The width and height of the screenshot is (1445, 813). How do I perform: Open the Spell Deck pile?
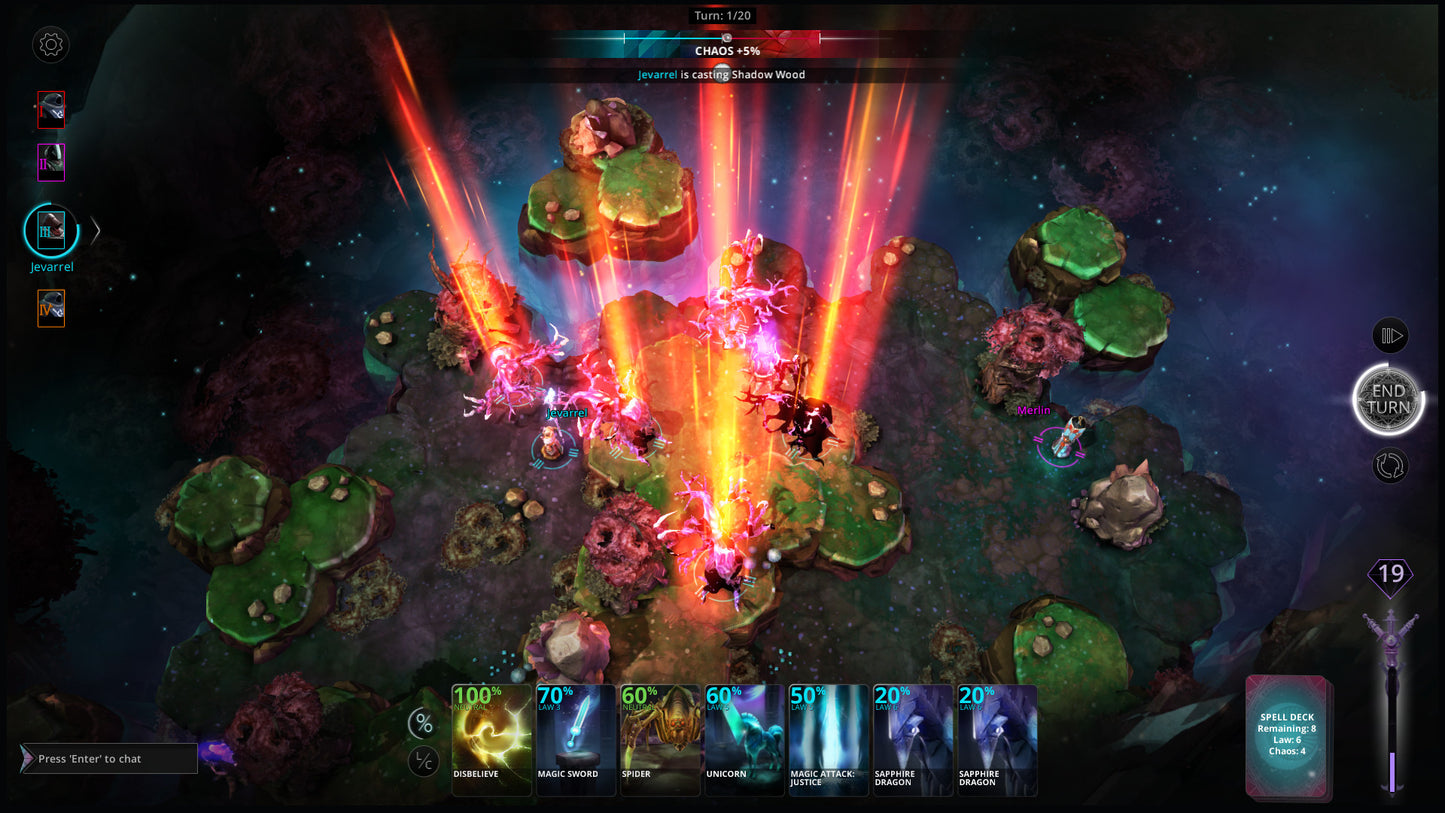point(1287,737)
